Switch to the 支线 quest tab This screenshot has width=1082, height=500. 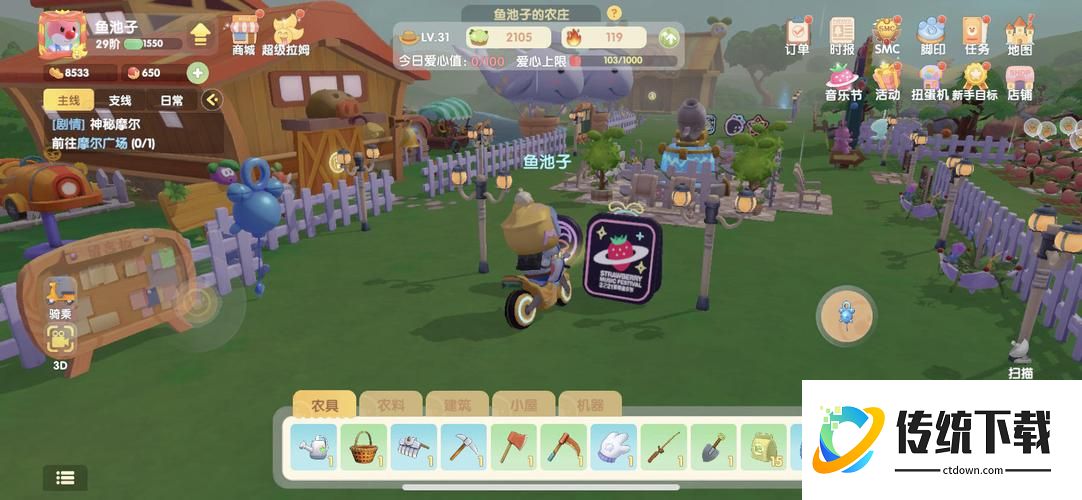pos(120,100)
